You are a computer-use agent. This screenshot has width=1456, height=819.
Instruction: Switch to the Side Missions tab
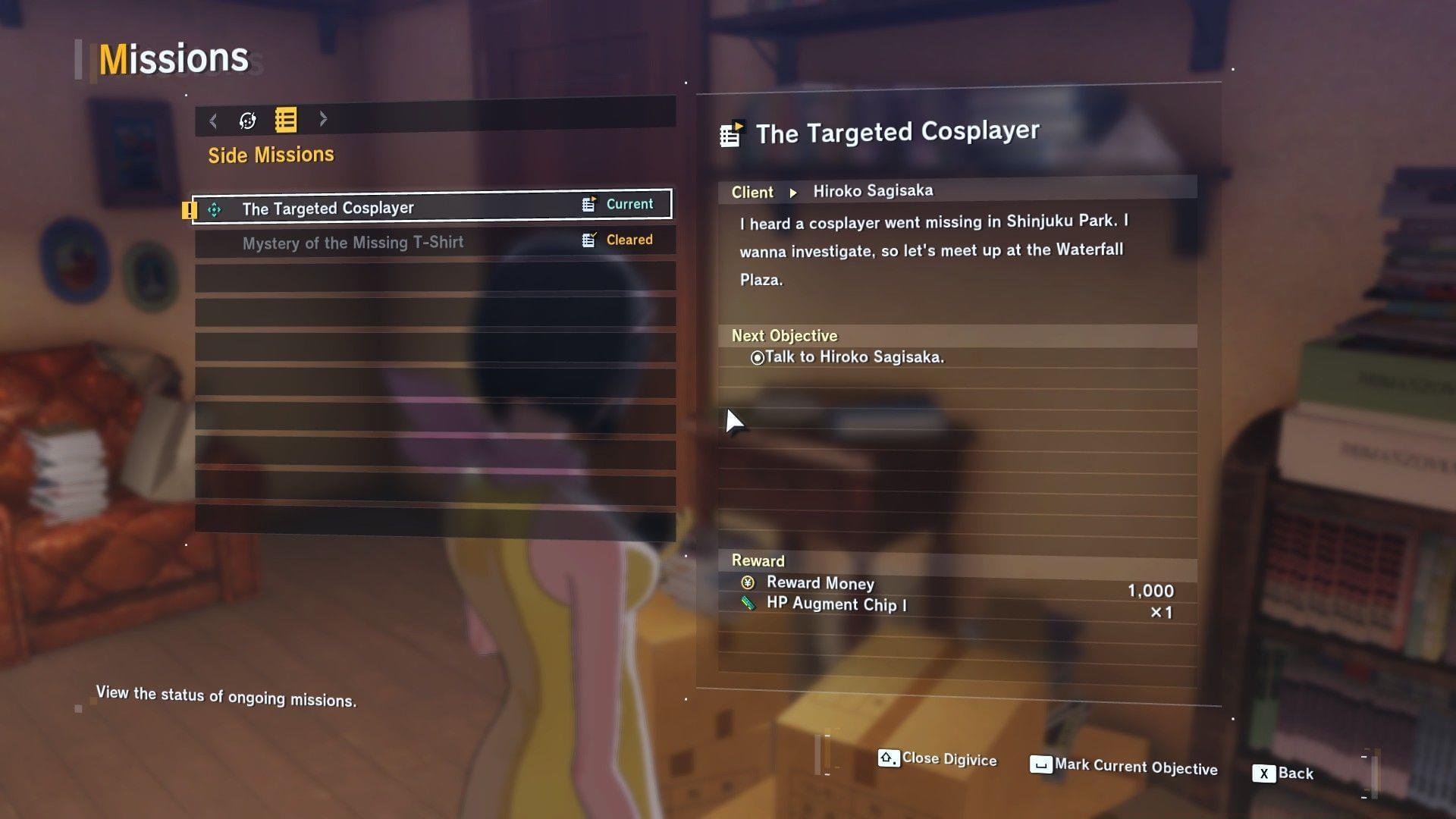[271, 155]
